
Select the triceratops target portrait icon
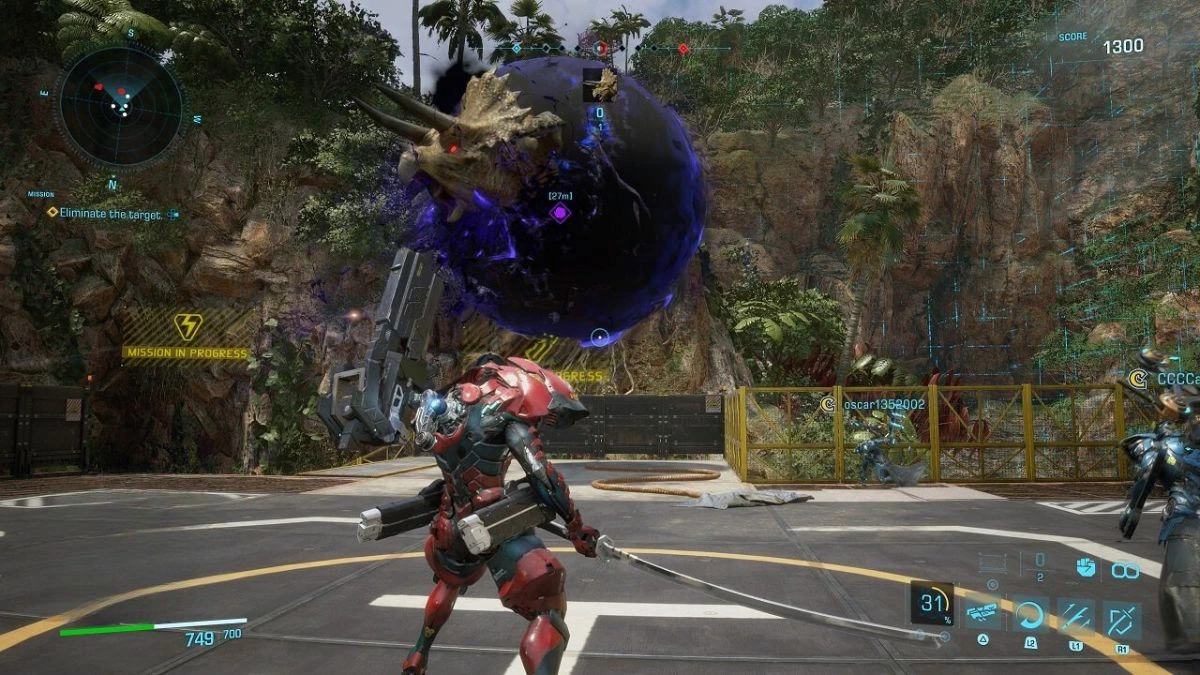pos(599,85)
